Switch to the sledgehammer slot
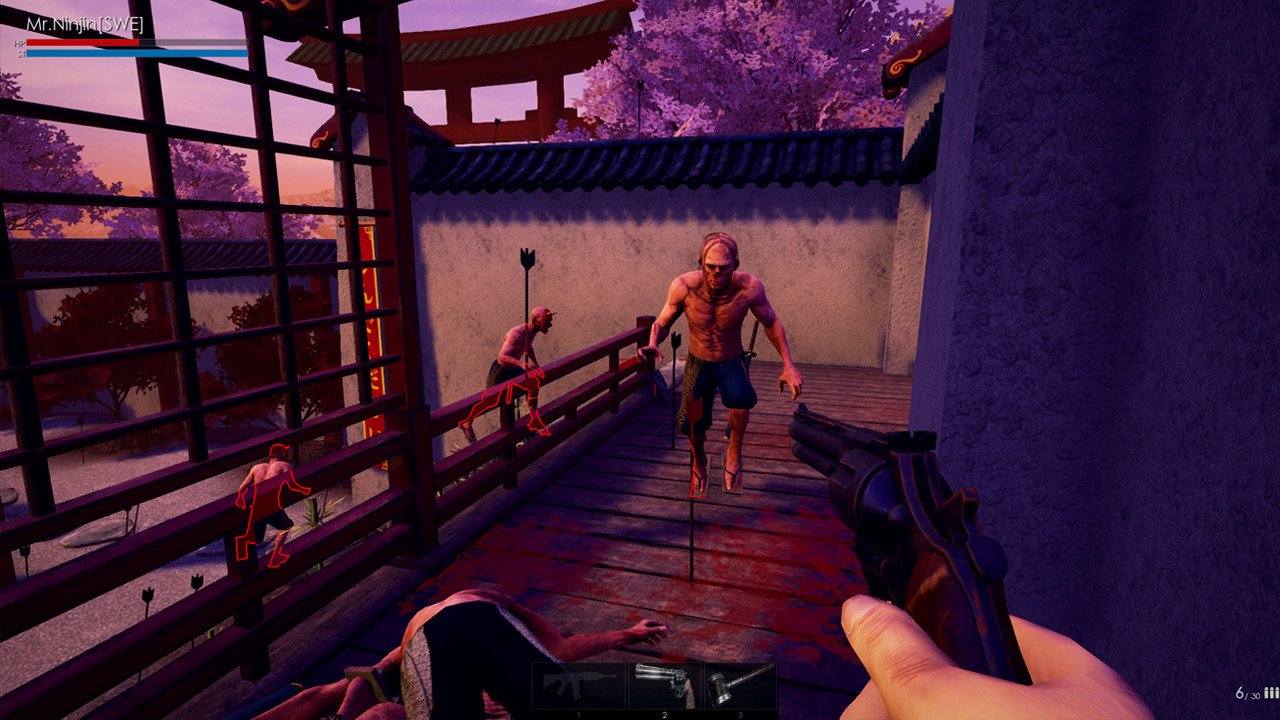 tap(740, 685)
